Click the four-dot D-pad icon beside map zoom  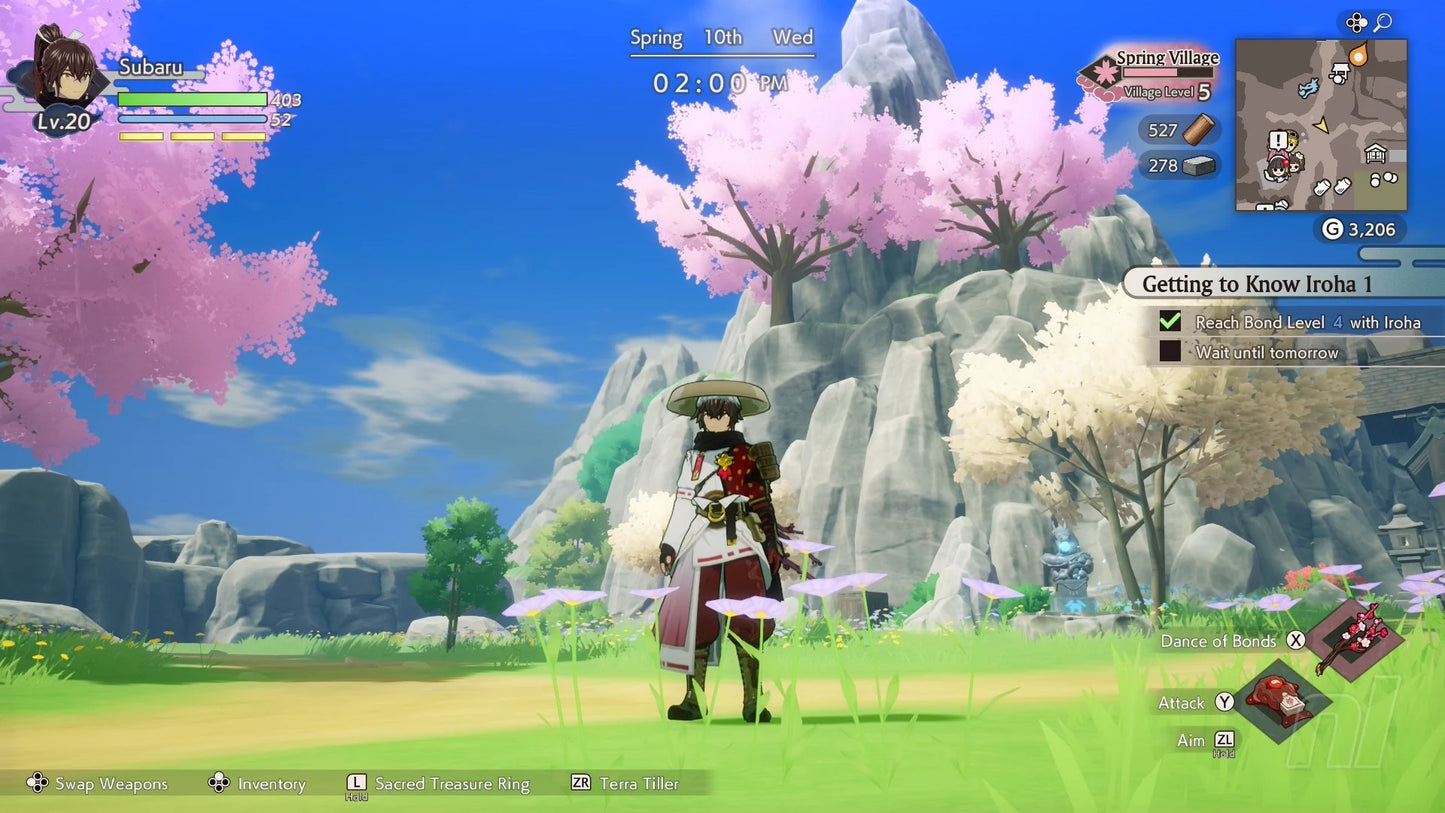(1356, 20)
